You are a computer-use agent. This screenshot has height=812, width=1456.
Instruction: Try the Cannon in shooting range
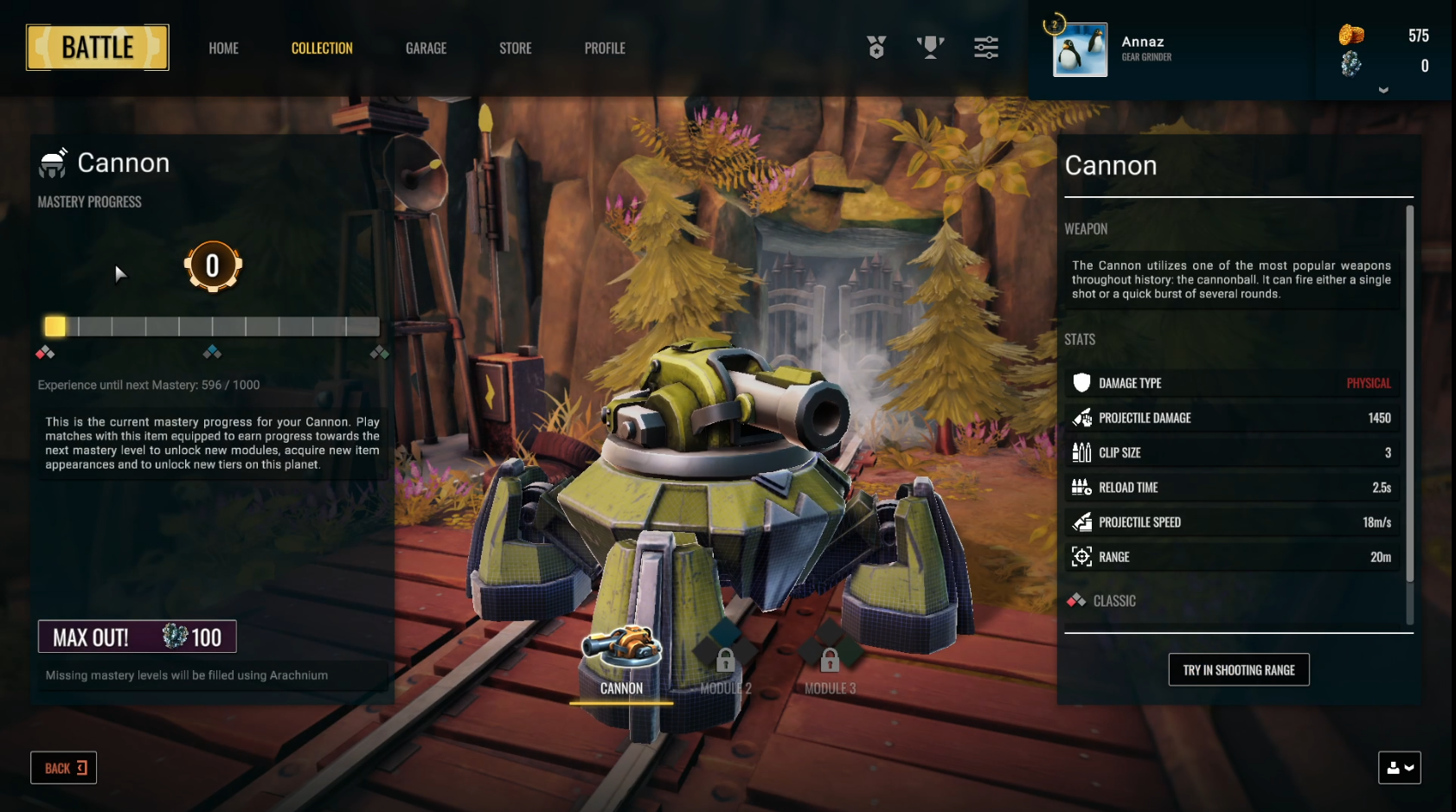point(1238,670)
